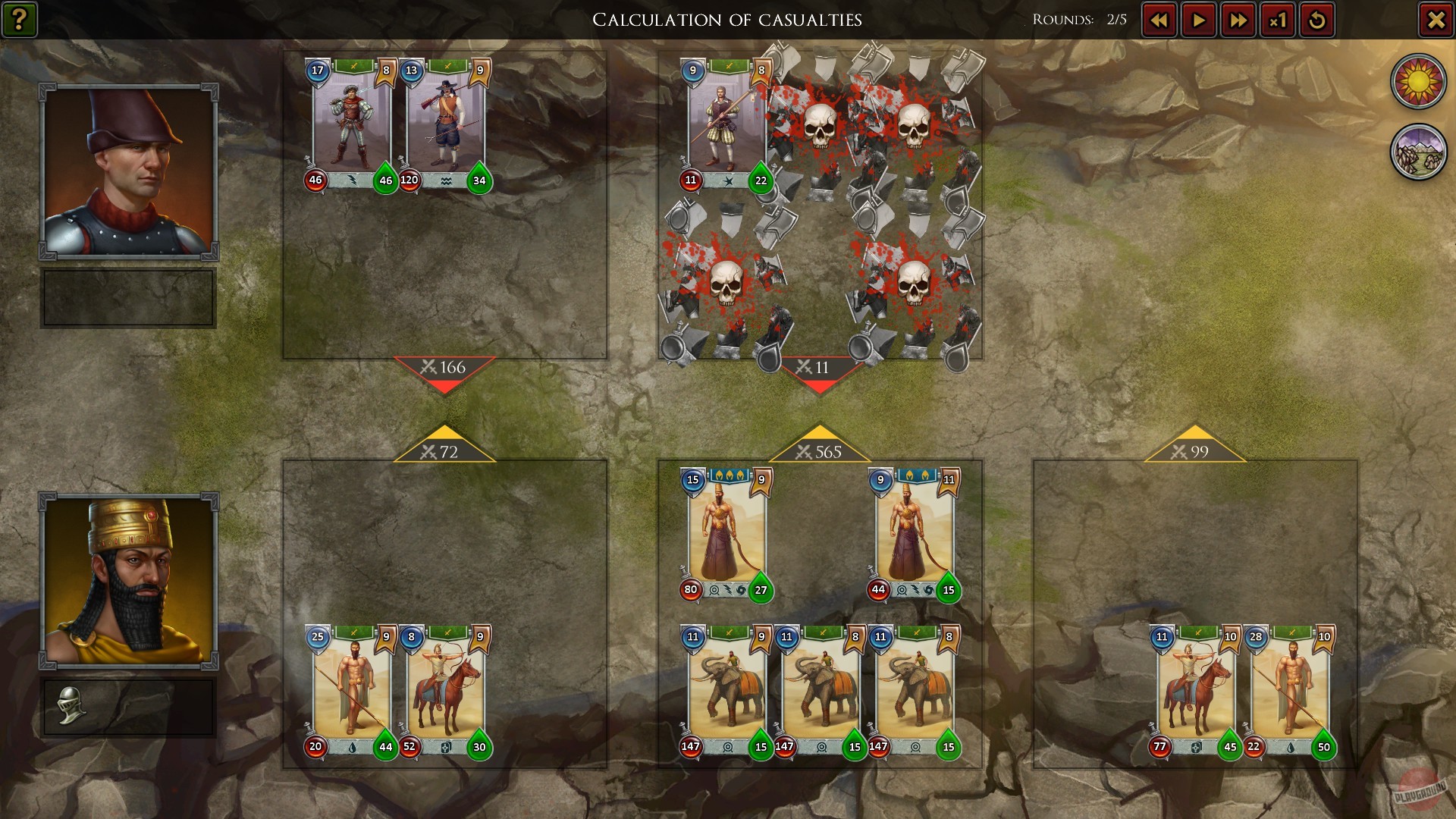Click the red crossed-swords marker showing 166
The height and width of the screenshot is (819, 1456).
(443, 367)
